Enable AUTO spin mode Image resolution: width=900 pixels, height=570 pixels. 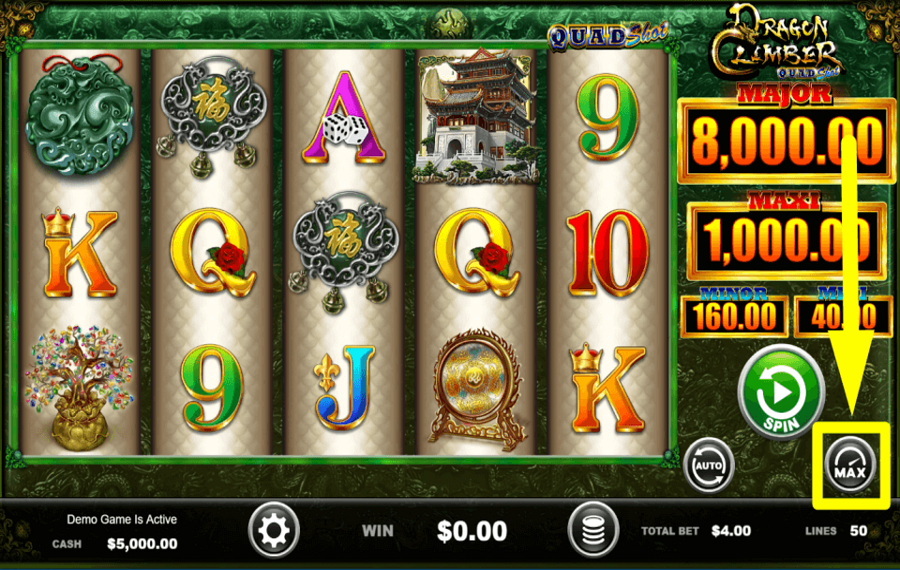click(x=709, y=466)
